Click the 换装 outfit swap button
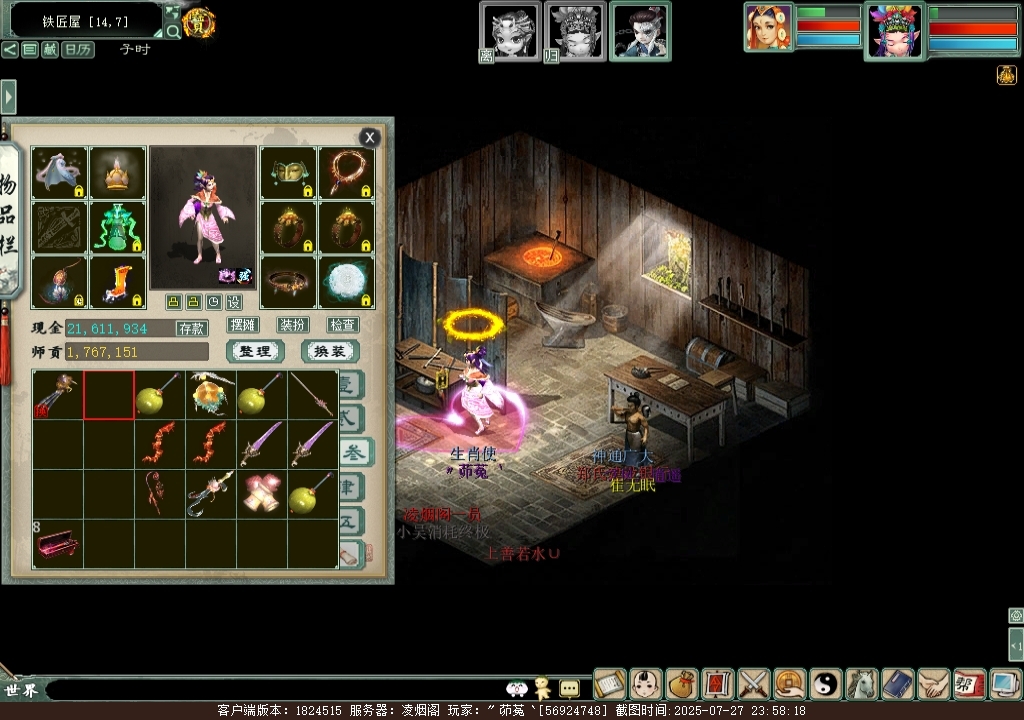Screen dimensions: 1024x720 tap(330, 351)
